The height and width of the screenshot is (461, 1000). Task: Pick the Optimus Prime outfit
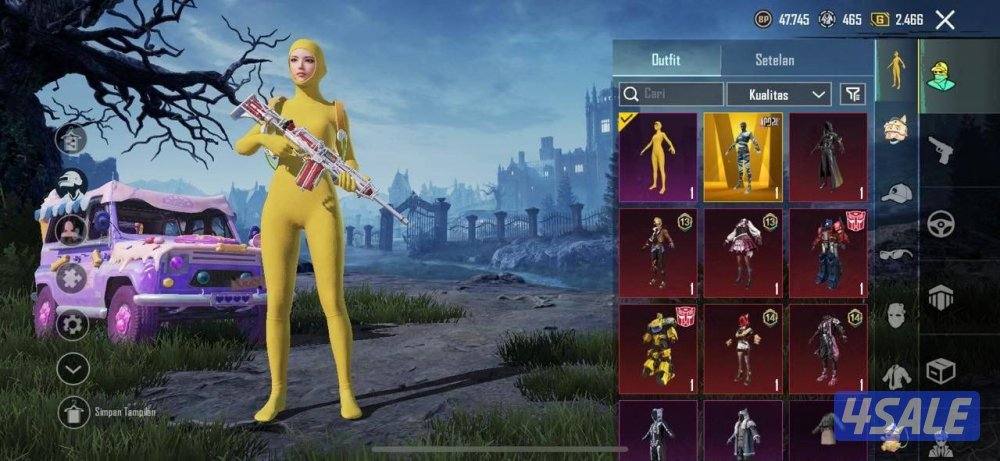(828, 252)
